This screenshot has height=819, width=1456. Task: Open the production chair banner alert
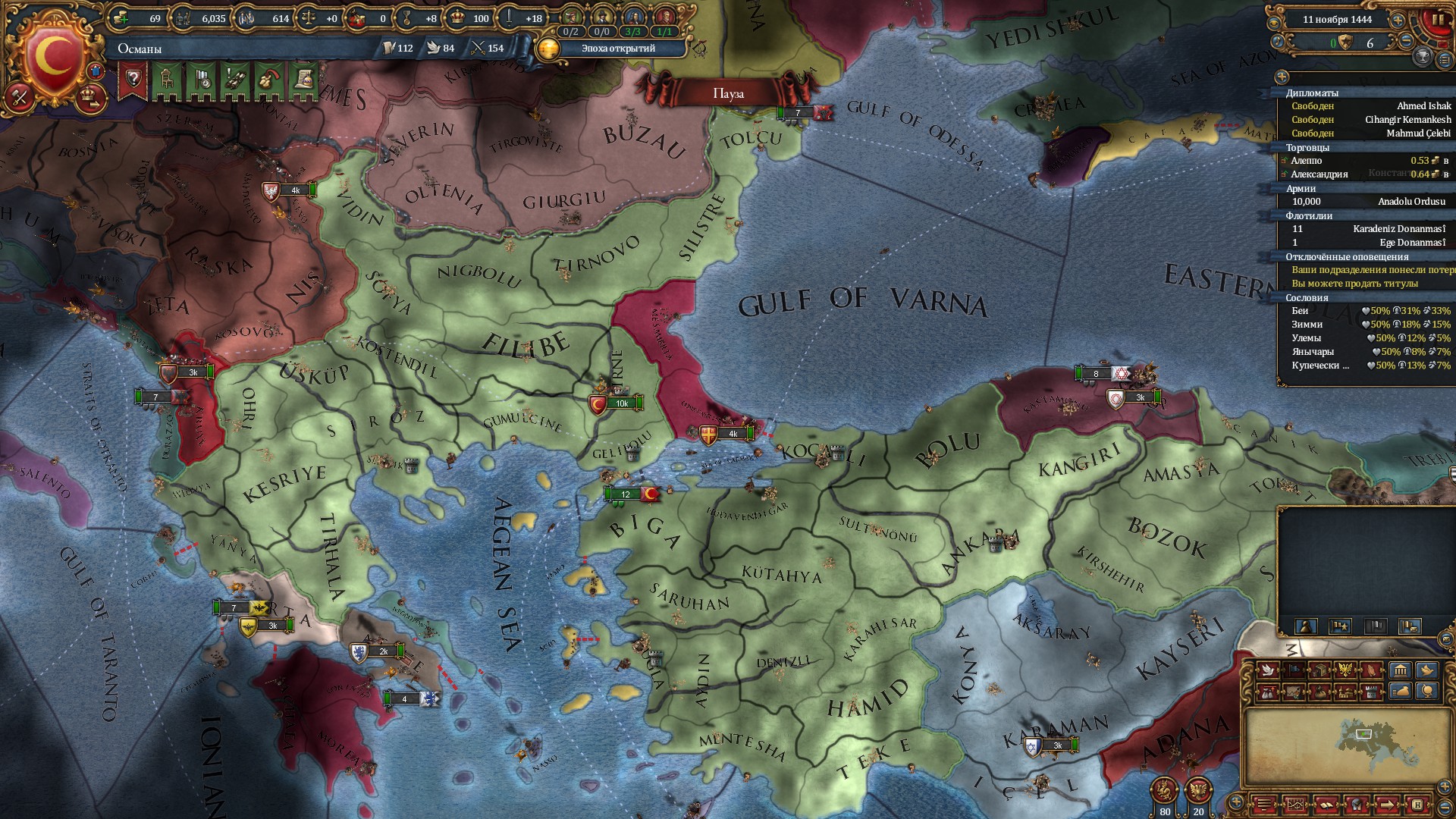coord(168,80)
